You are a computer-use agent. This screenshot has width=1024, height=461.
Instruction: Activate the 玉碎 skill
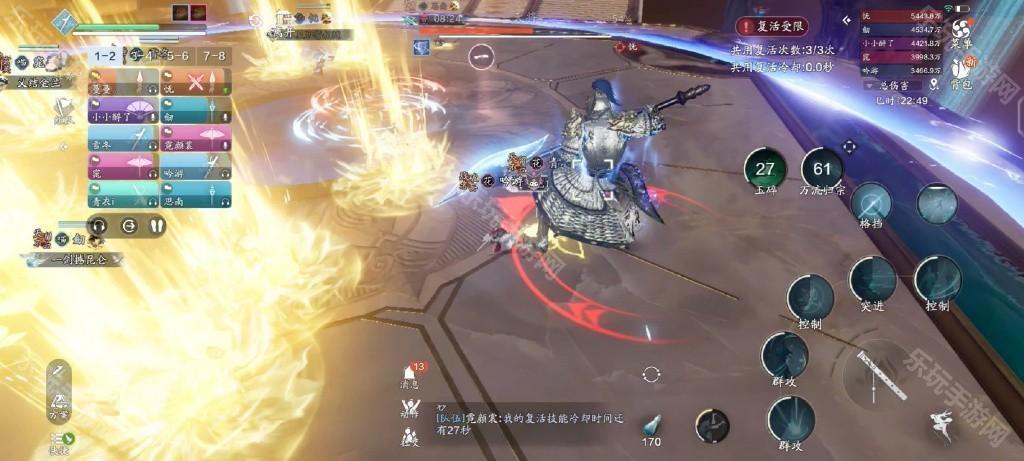(766, 170)
